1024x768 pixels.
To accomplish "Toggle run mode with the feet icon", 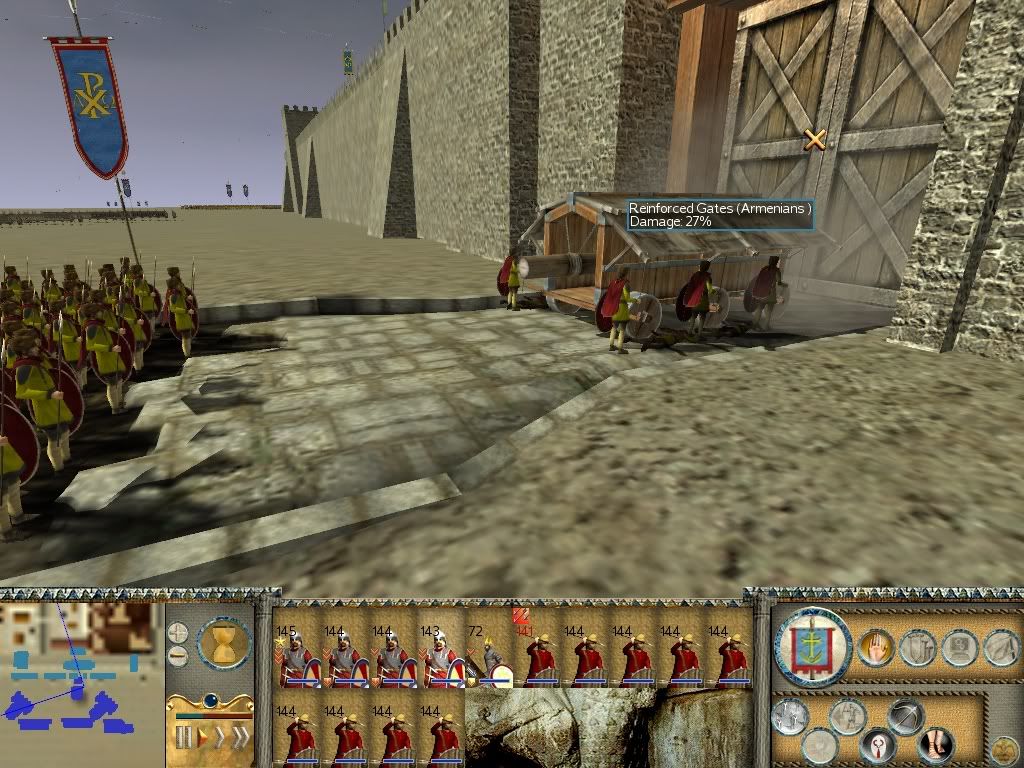I will (936, 744).
